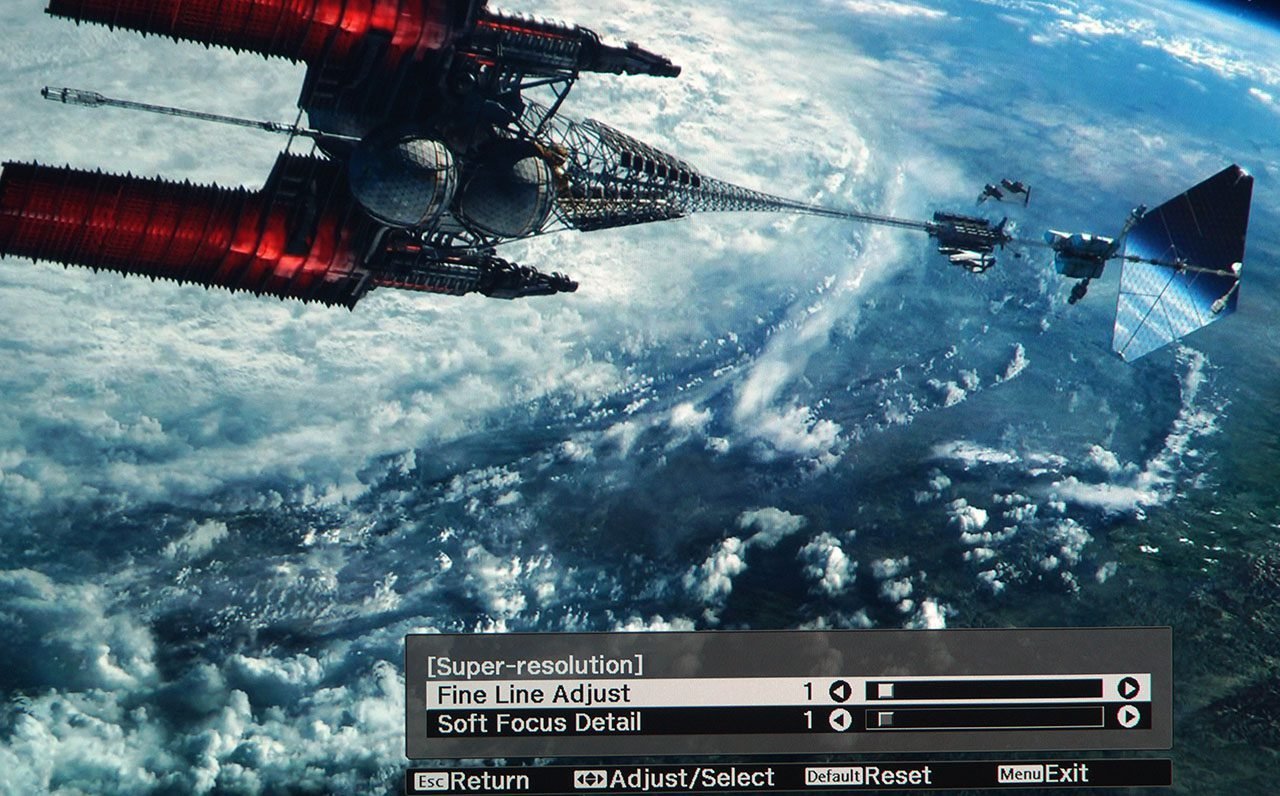Click the Soft Focus Detail slider bar
This screenshot has height=796, width=1280.
coord(984,718)
